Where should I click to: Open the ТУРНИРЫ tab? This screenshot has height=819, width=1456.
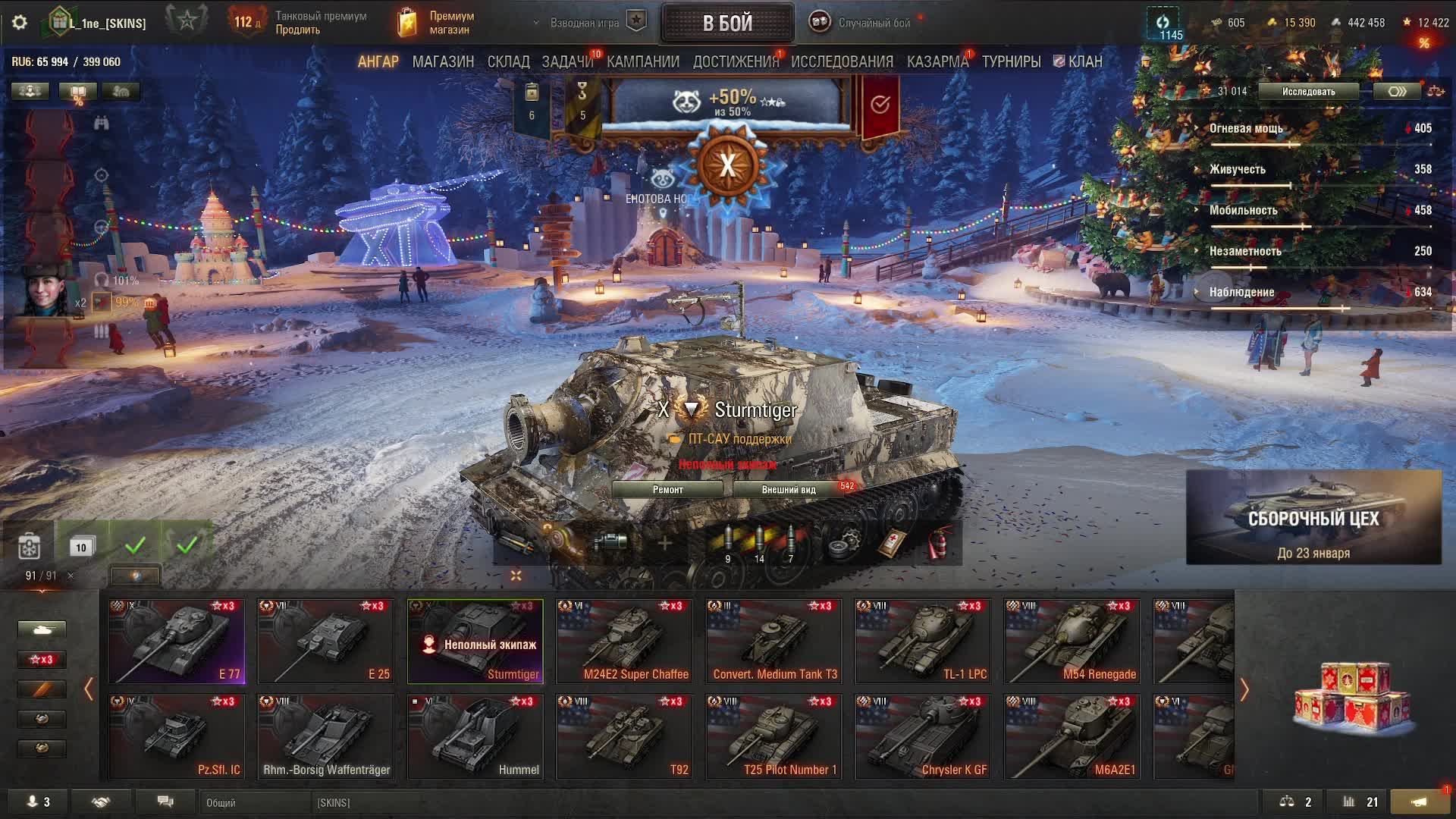(x=1011, y=61)
